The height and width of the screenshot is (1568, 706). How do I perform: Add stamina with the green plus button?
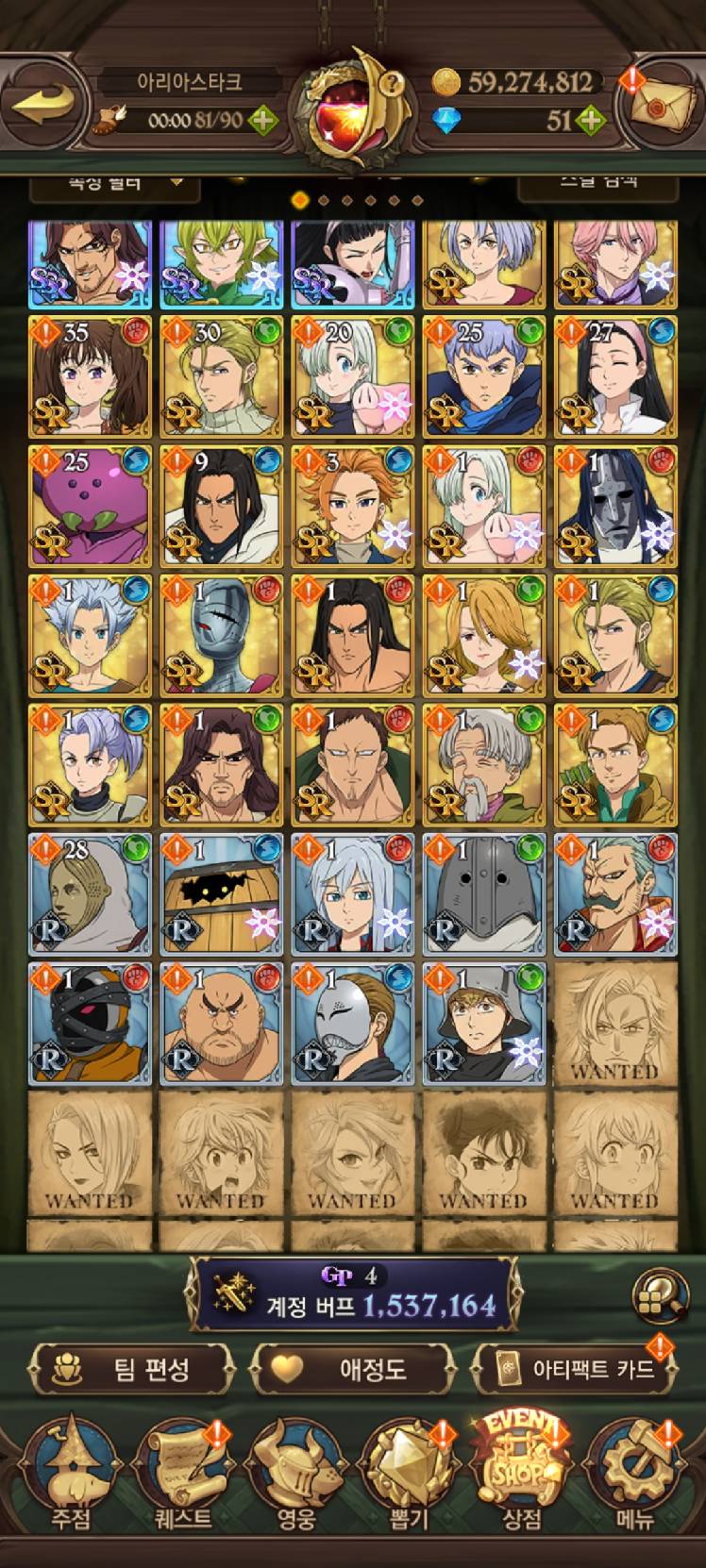(262, 121)
